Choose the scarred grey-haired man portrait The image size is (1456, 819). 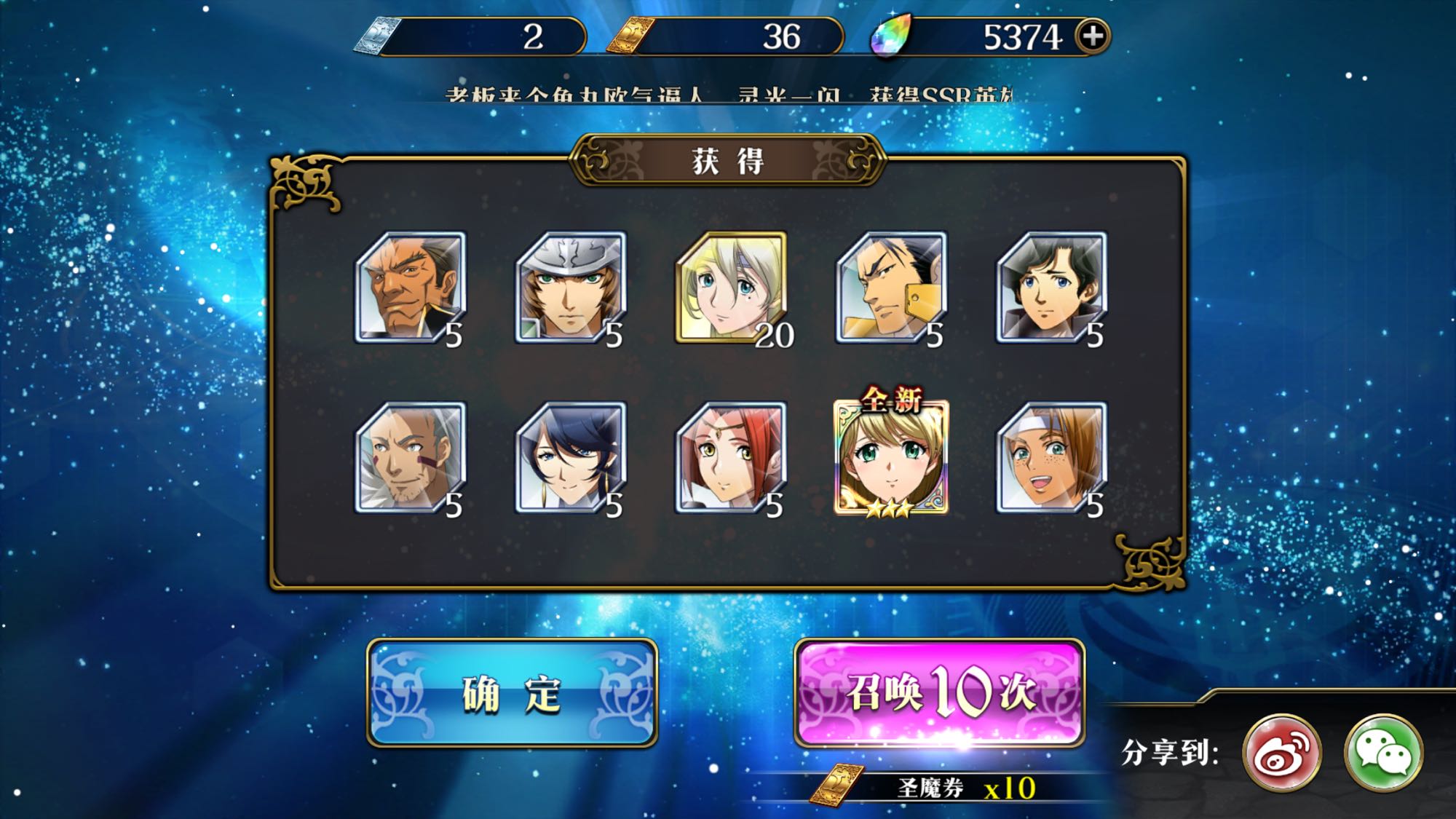pyautogui.click(x=411, y=458)
